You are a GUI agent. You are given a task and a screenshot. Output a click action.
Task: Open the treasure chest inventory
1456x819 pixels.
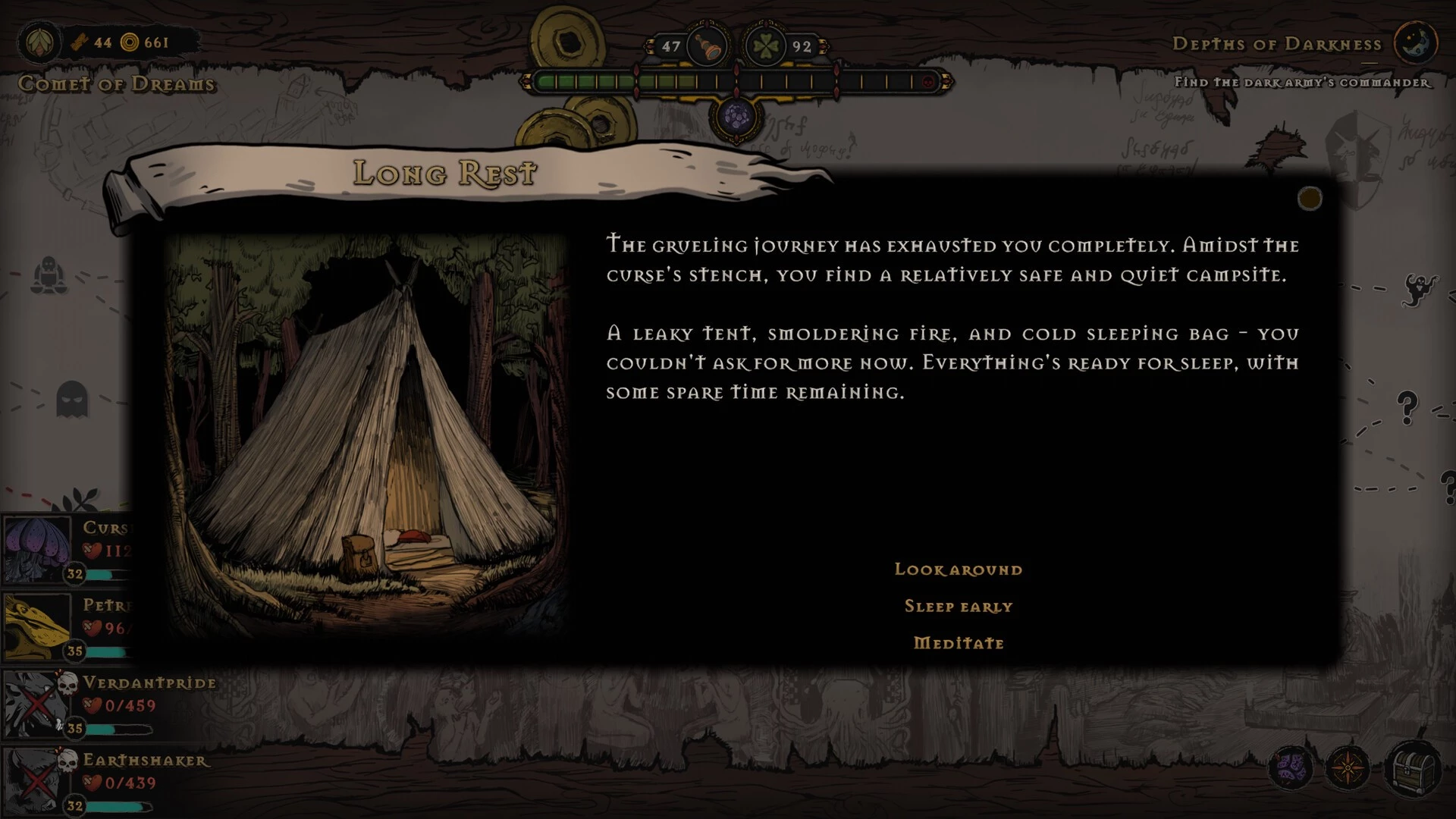pos(1413,769)
